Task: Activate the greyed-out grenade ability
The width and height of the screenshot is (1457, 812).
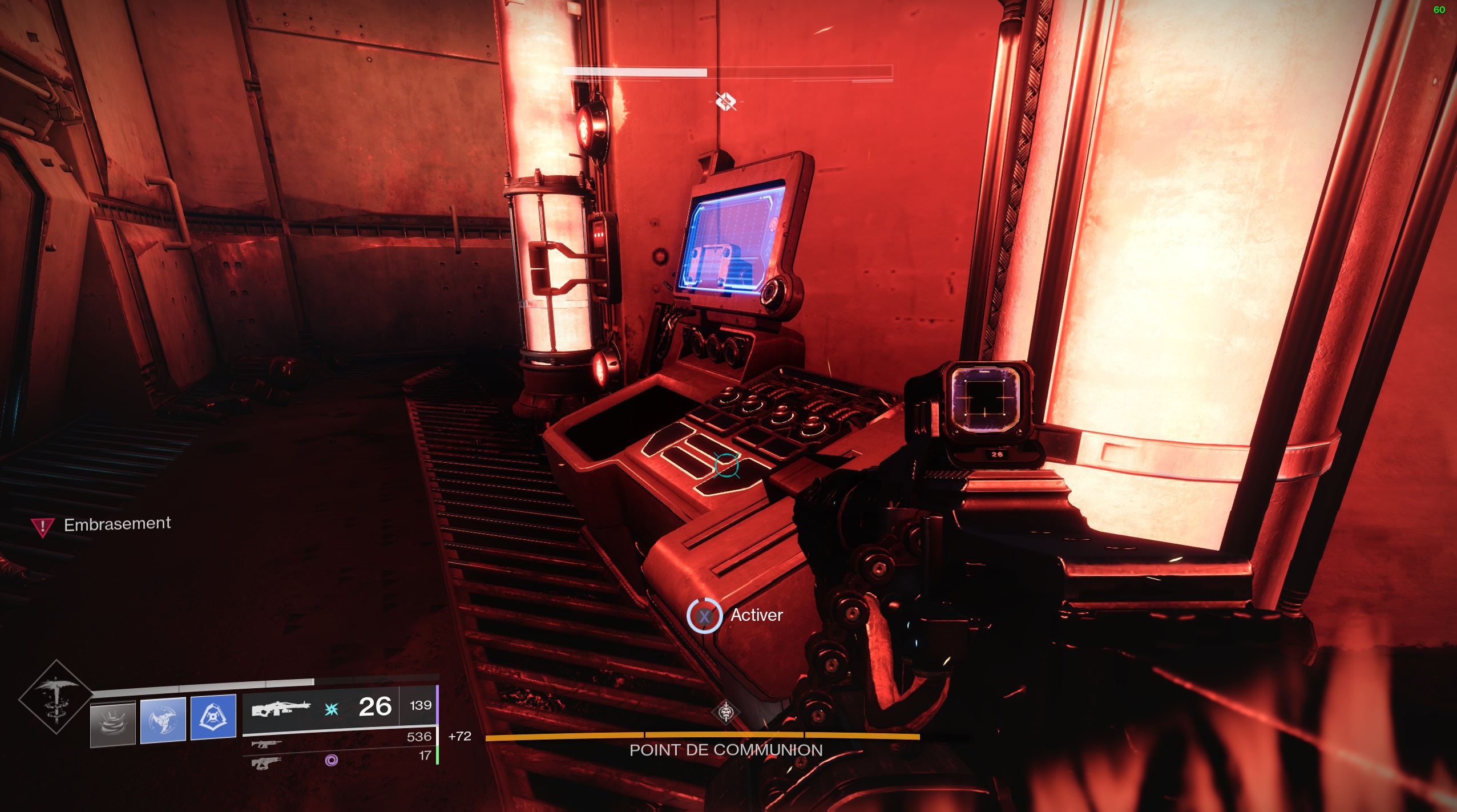Action: (x=113, y=723)
